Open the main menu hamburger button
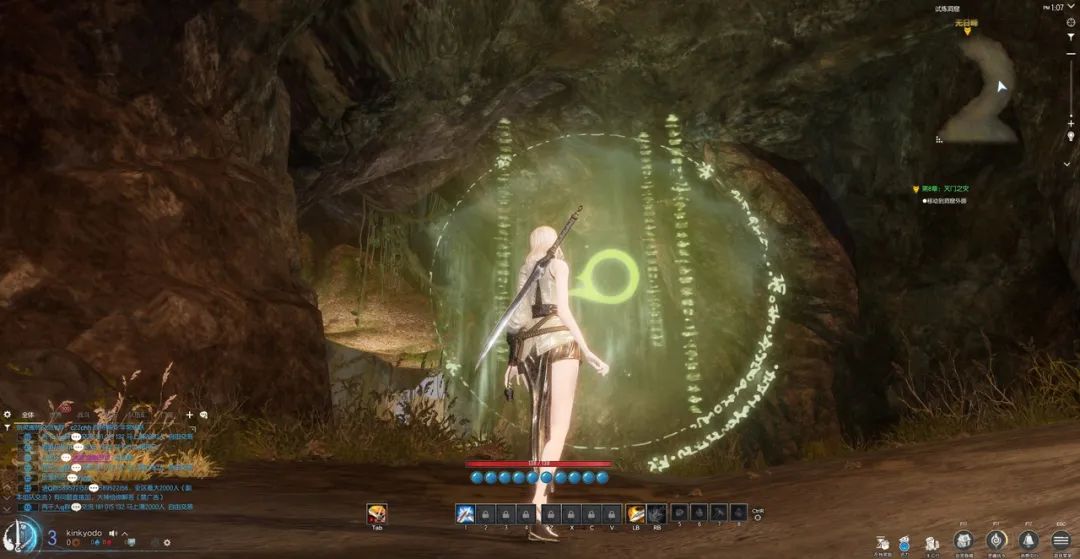This screenshot has height=559, width=1080. tap(1059, 540)
